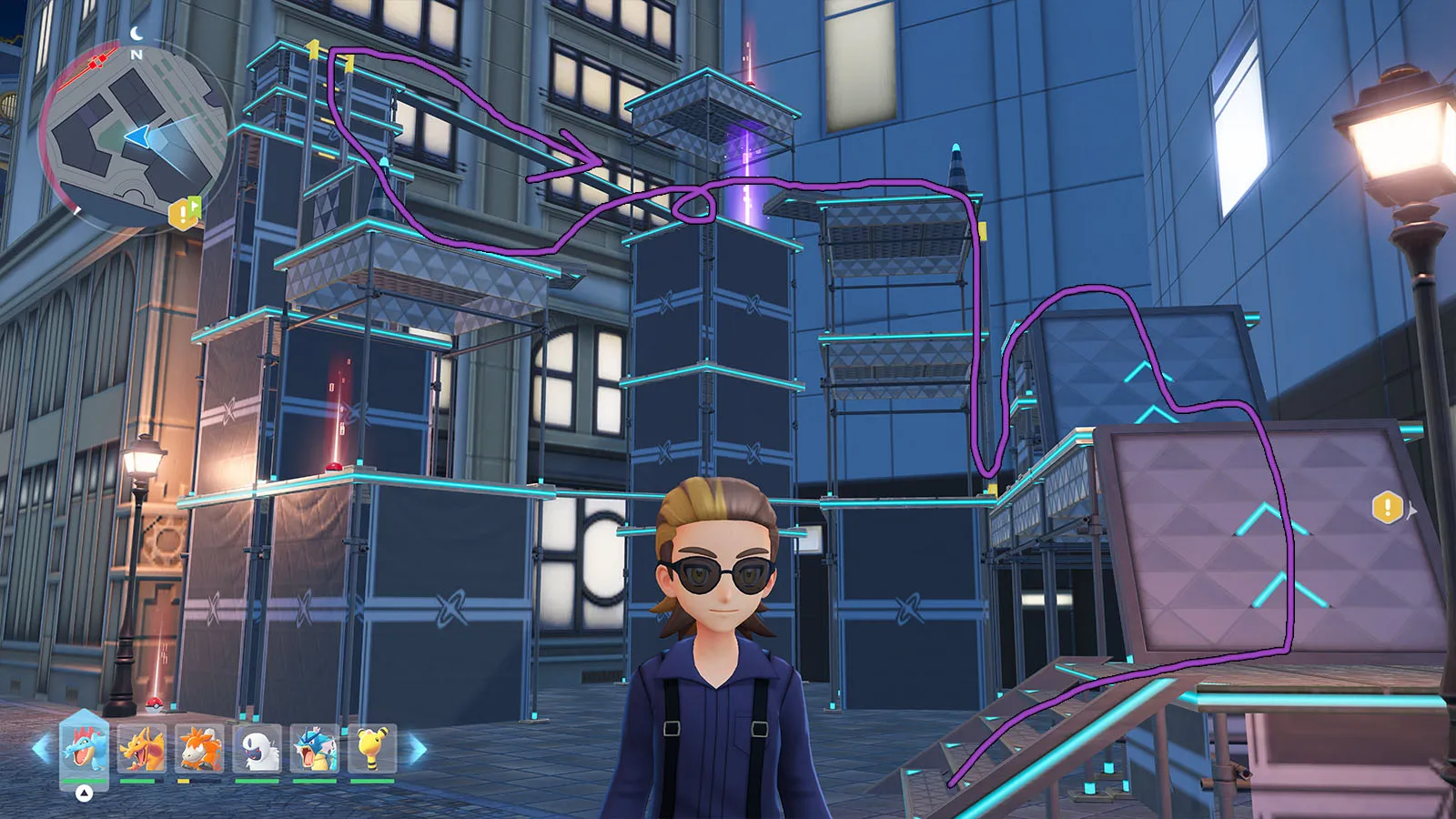The height and width of the screenshot is (819, 1456).
Task: Click the yellow objective marker at the screen edge
Action: pyautogui.click(x=1388, y=508)
